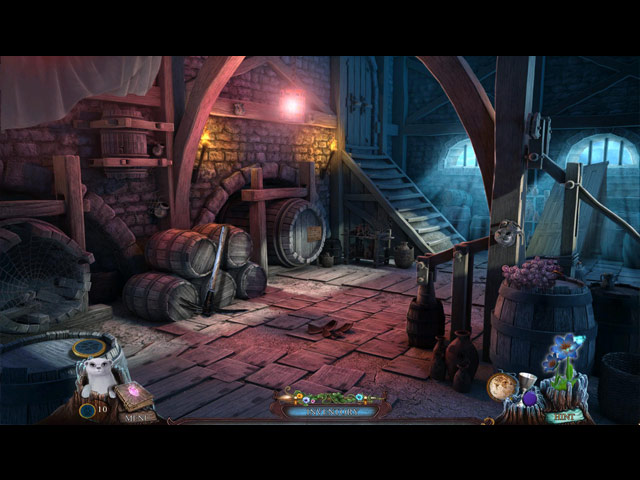Viewport: 640px width, 480px height.
Task: Click the gold-rimmed blue medallion
Action: click(90, 348)
